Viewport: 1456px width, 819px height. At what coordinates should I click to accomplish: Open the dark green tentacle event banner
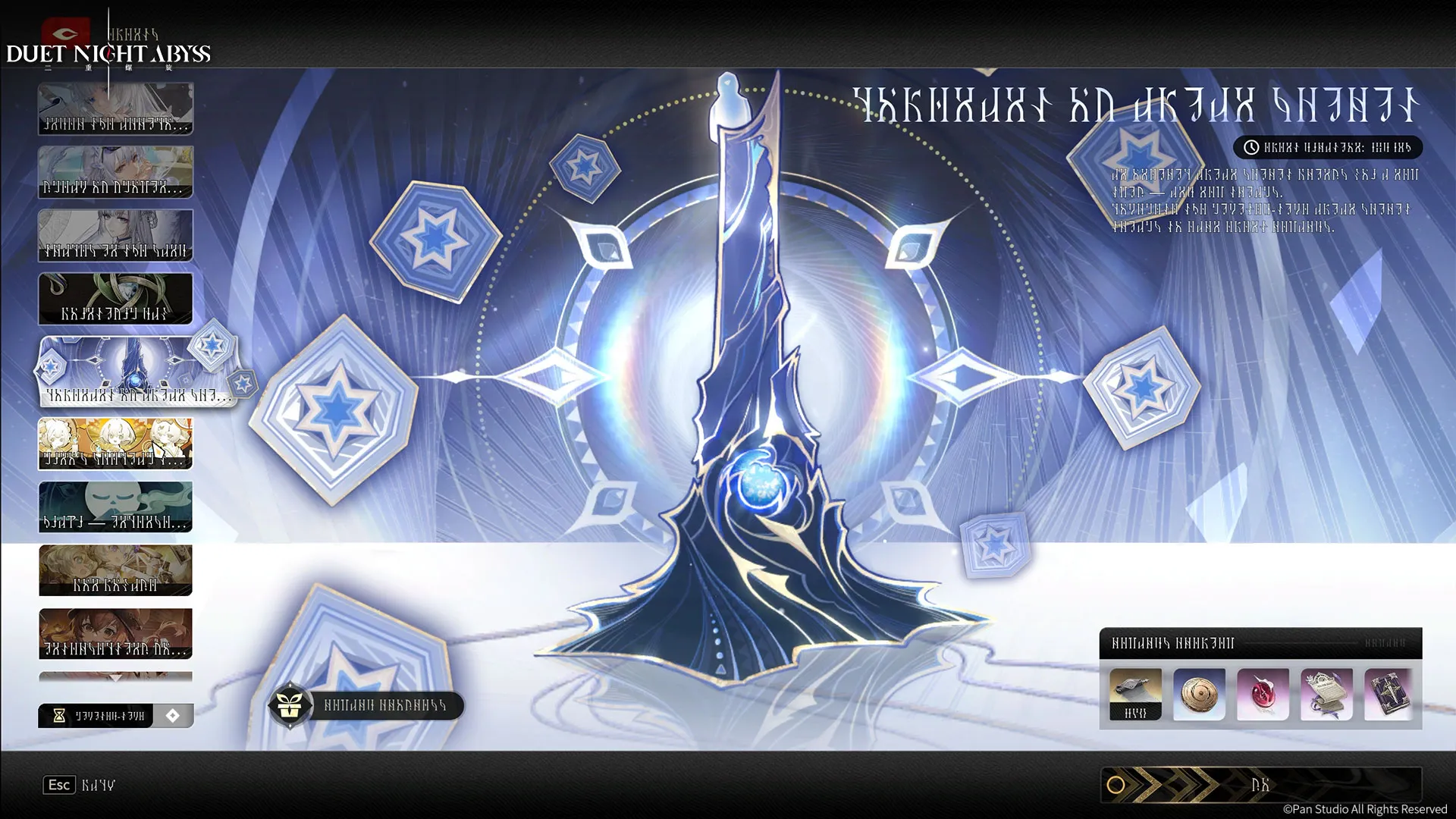pyautogui.click(x=115, y=299)
